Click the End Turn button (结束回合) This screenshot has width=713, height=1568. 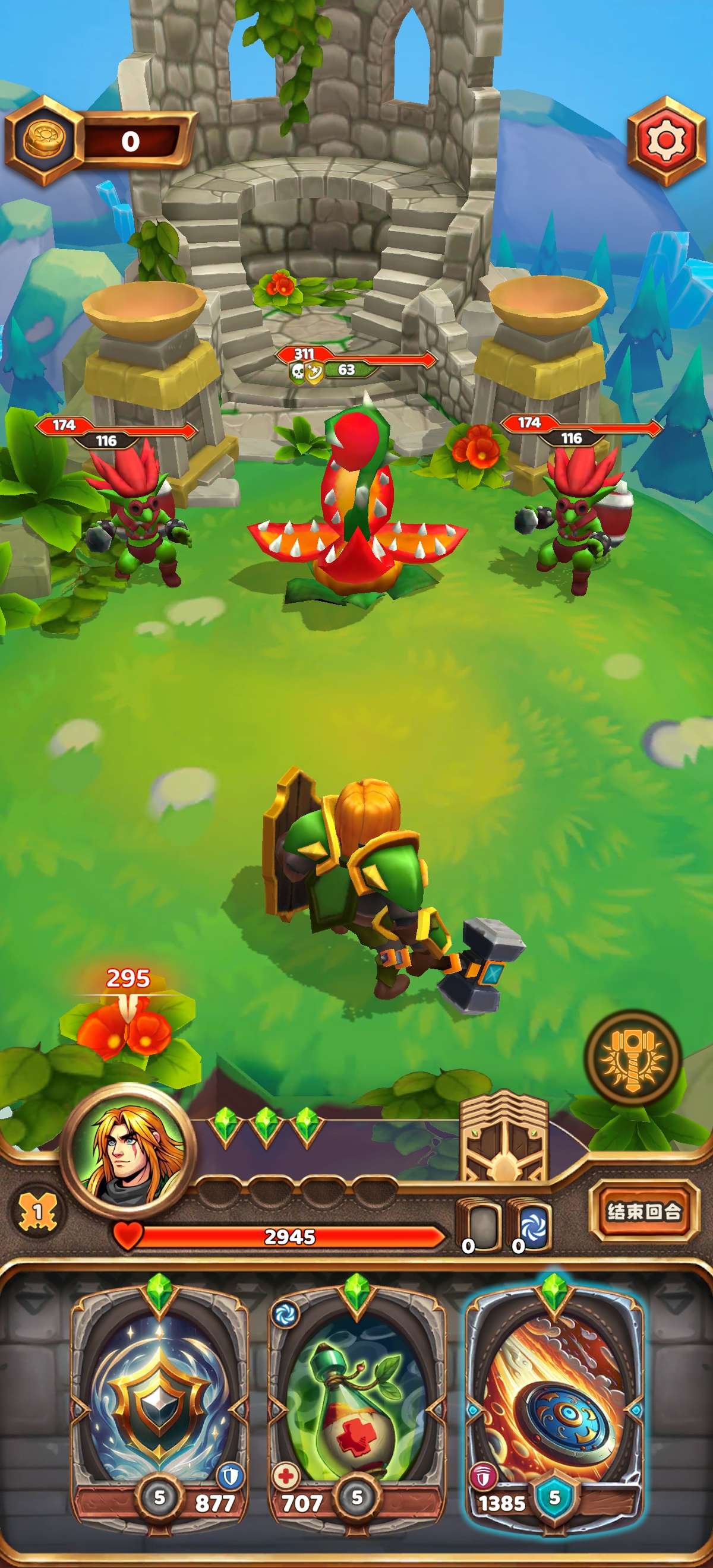[x=643, y=1211]
